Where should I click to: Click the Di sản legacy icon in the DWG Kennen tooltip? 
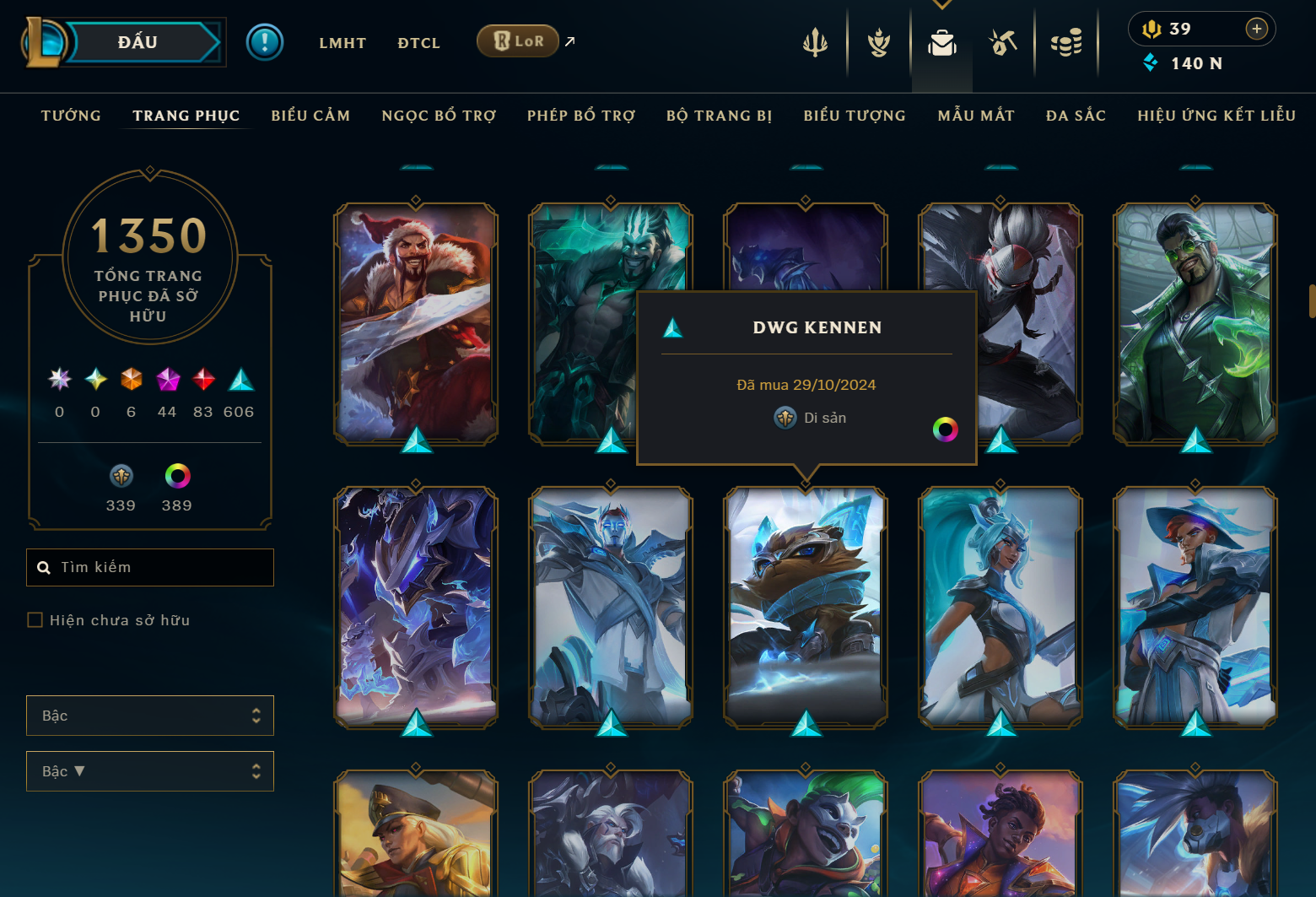(x=785, y=417)
